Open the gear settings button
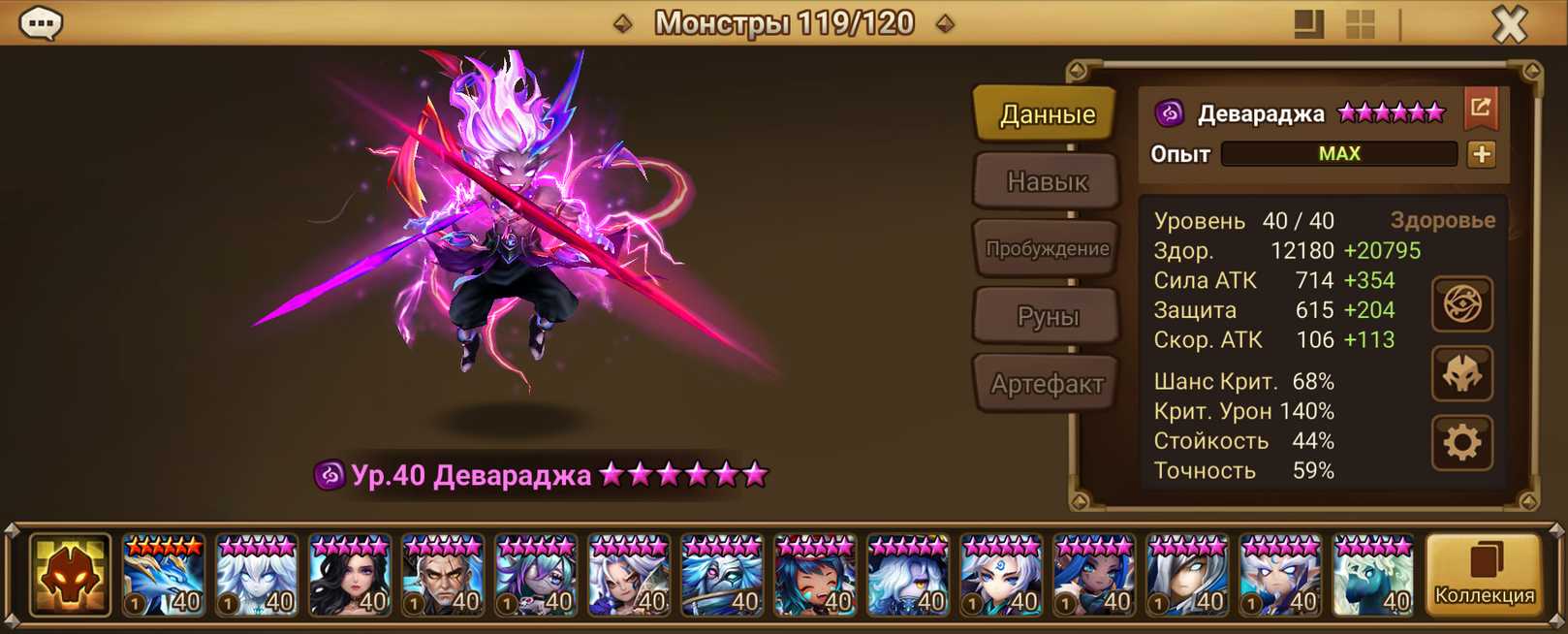Image resolution: width=1568 pixels, height=634 pixels. click(1461, 443)
